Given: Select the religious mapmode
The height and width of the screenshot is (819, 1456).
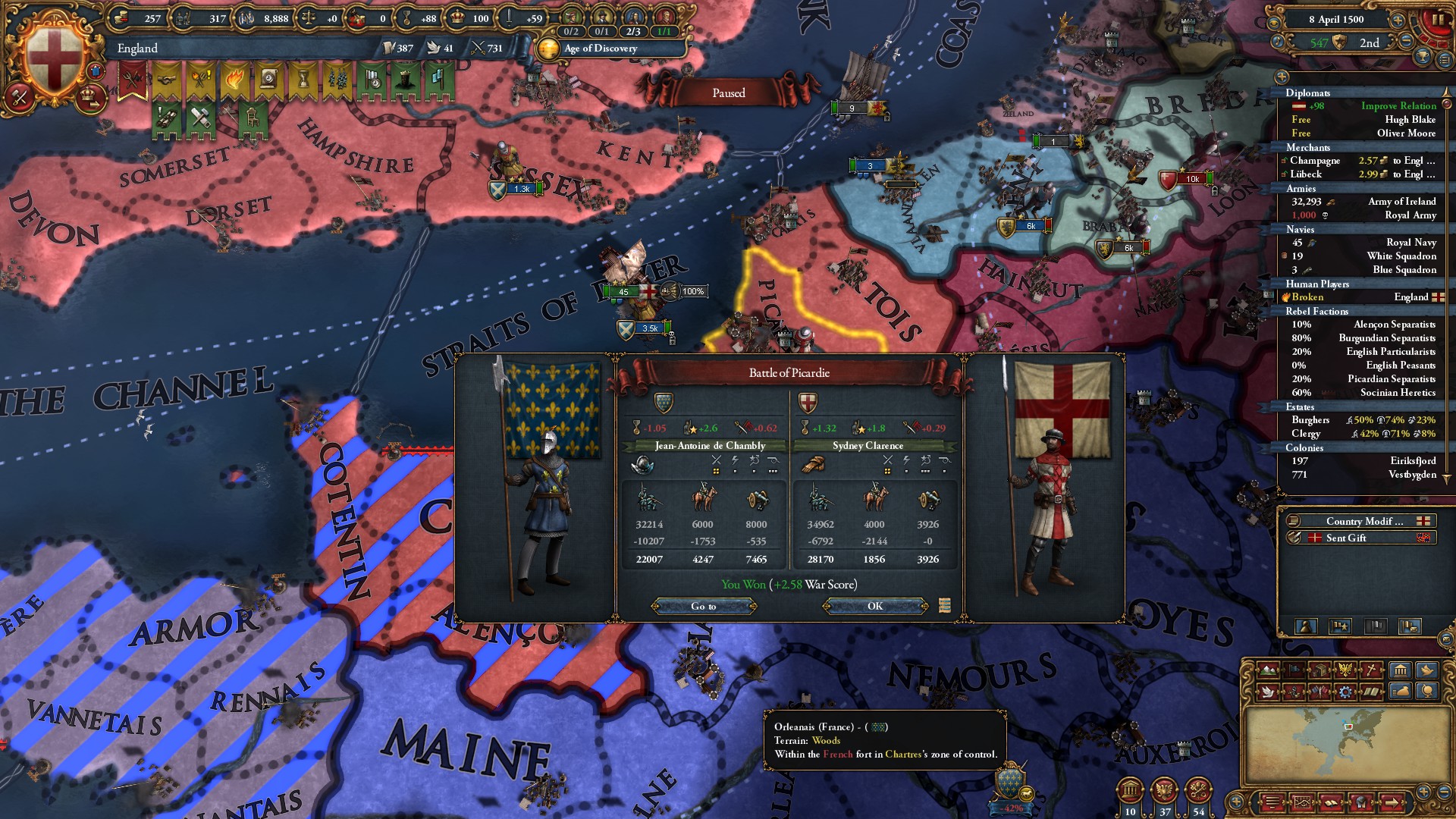Looking at the screenshot, I should pos(1370,668).
